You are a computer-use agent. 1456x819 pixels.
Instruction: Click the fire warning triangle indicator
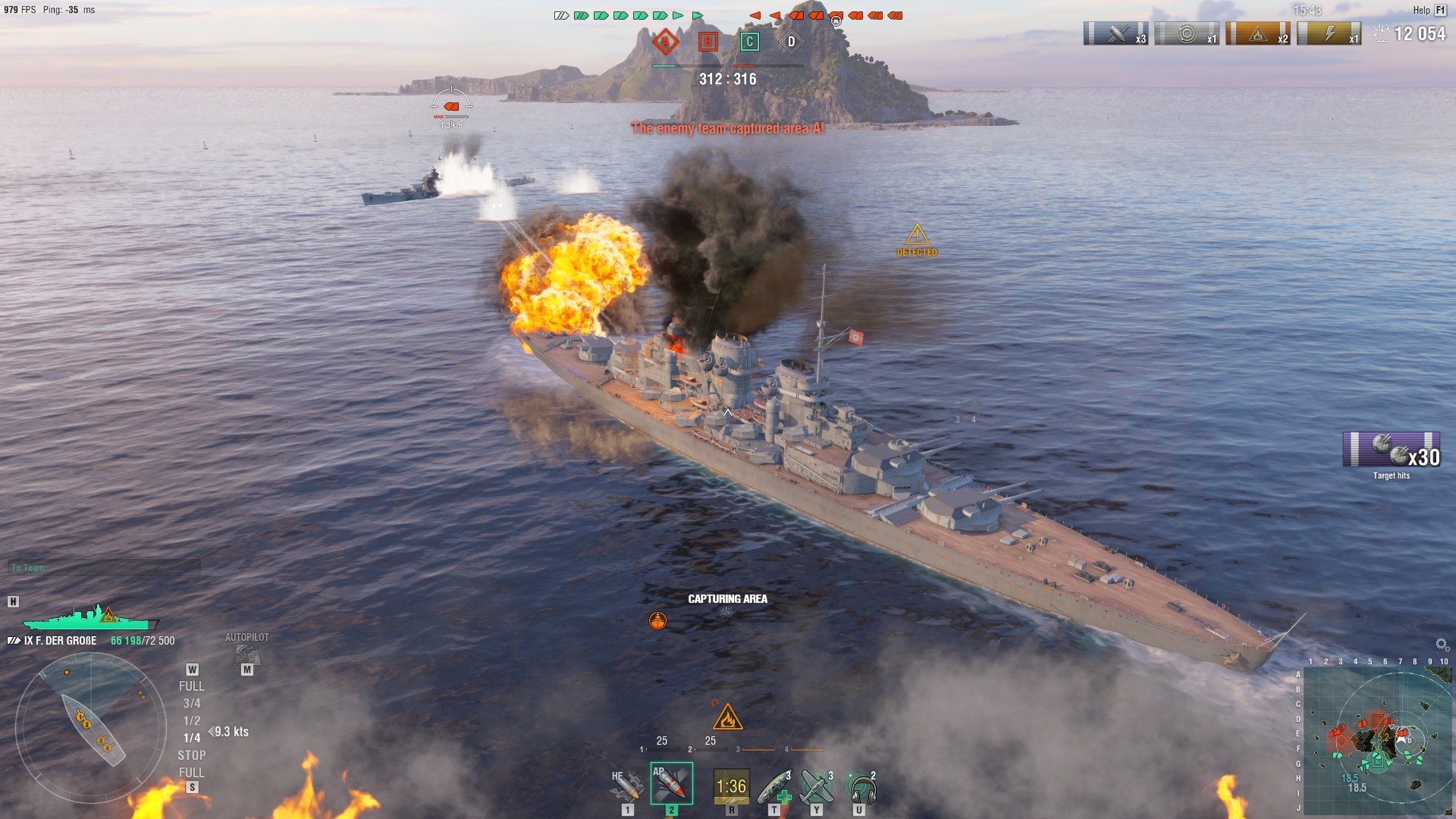(x=727, y=716)
